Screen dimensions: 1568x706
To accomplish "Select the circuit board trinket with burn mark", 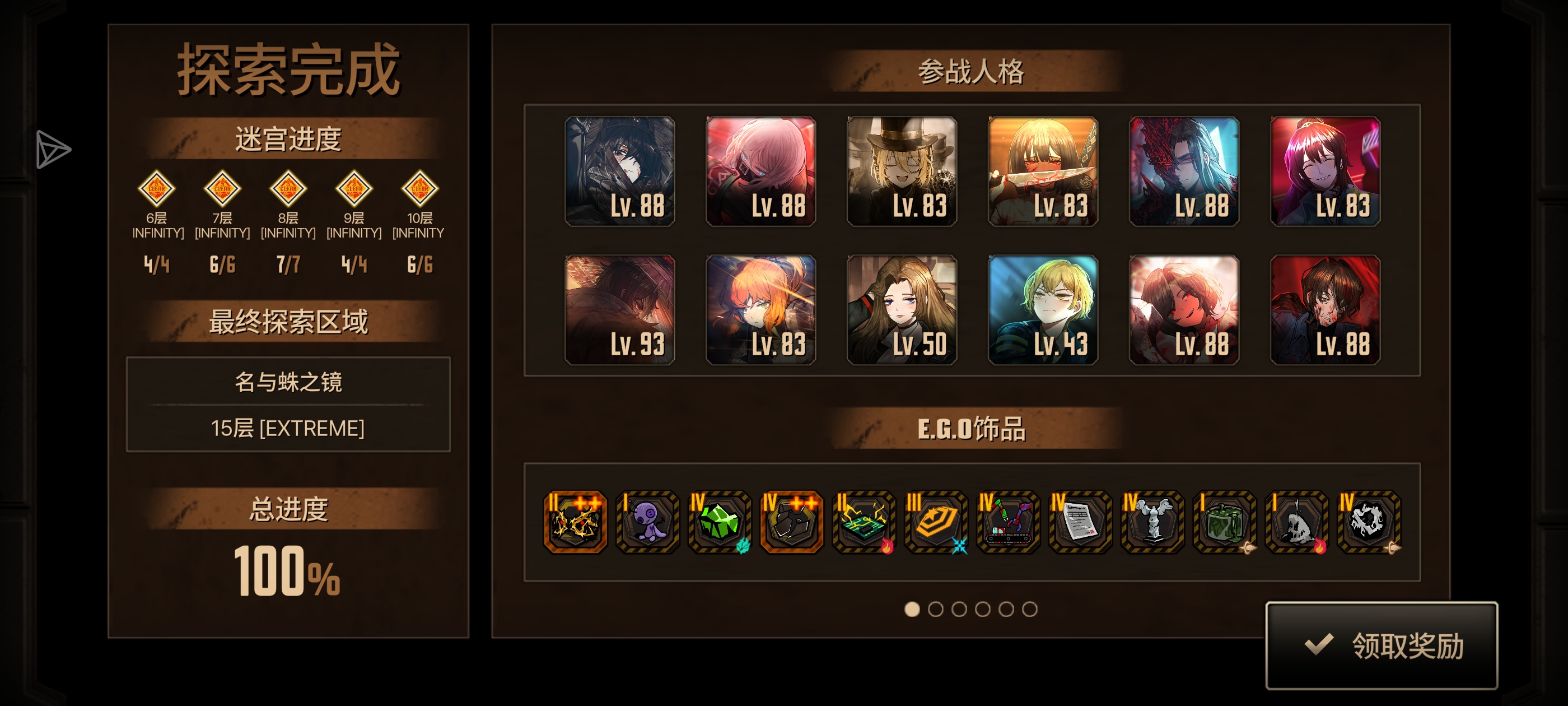I will pos(863,523).
